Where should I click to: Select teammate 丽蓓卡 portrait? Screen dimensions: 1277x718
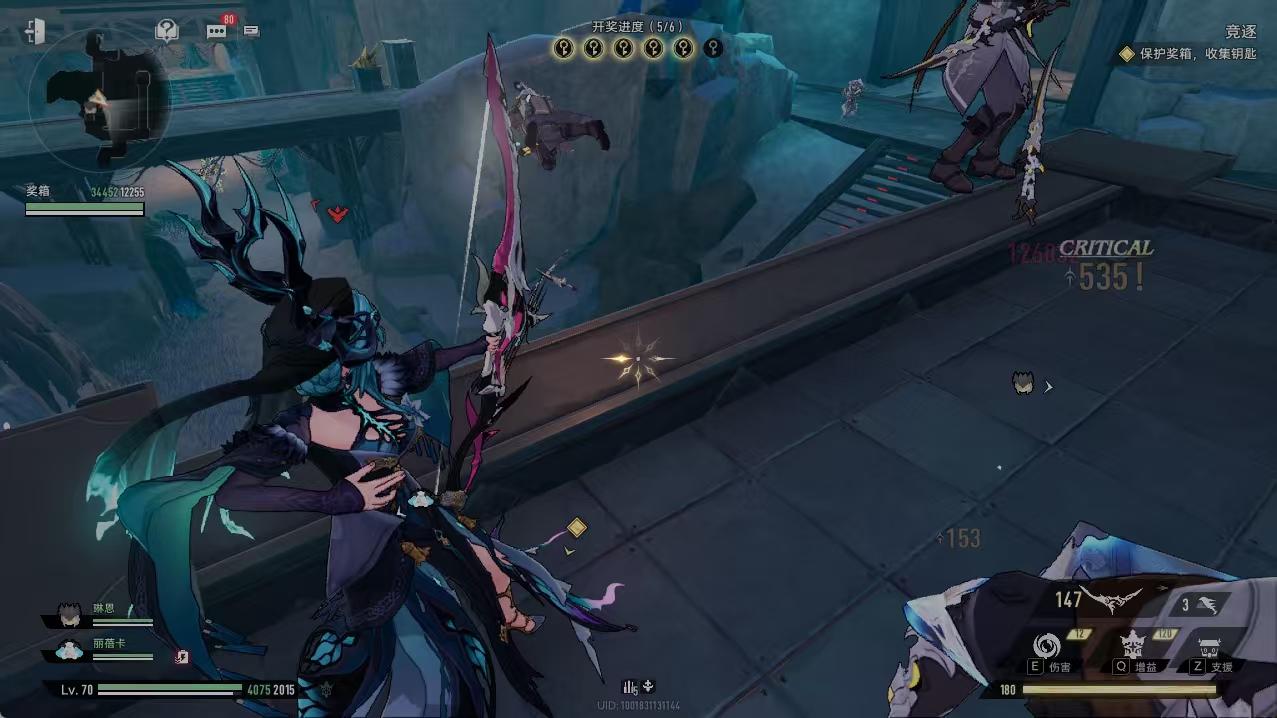pyautogui.click(x=69, y=650)
